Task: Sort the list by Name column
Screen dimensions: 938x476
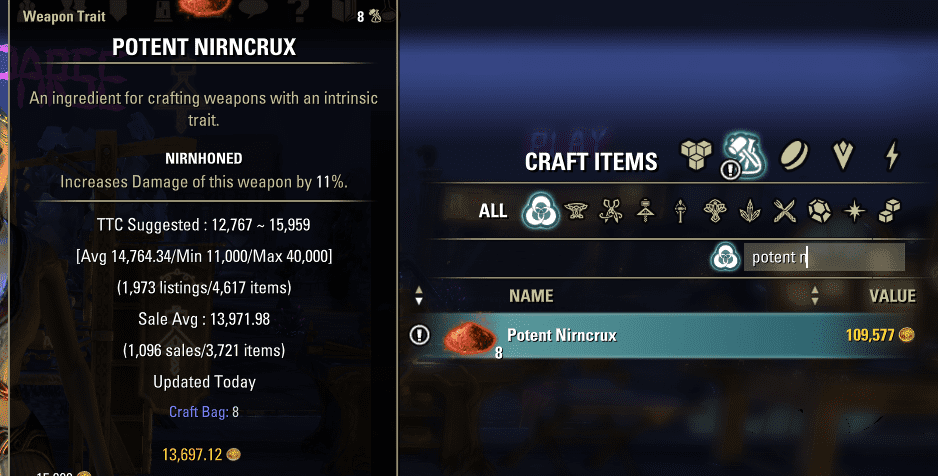Action: [x=531, y=296]
